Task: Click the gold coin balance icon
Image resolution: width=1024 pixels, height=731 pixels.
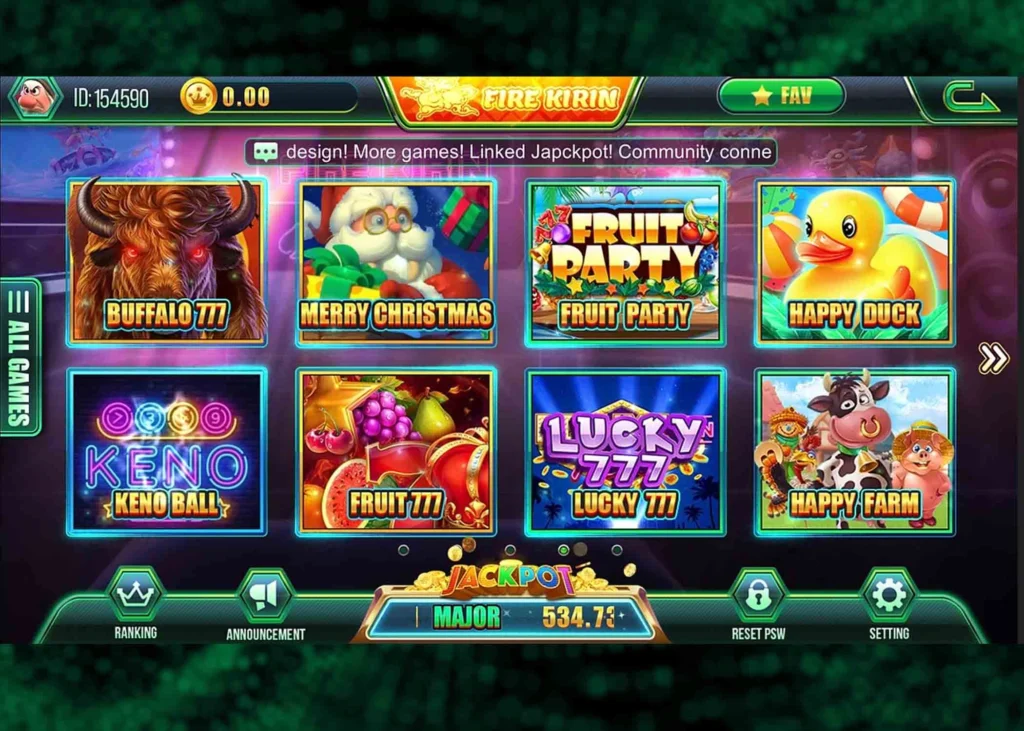Action: [x=198, y=97]
